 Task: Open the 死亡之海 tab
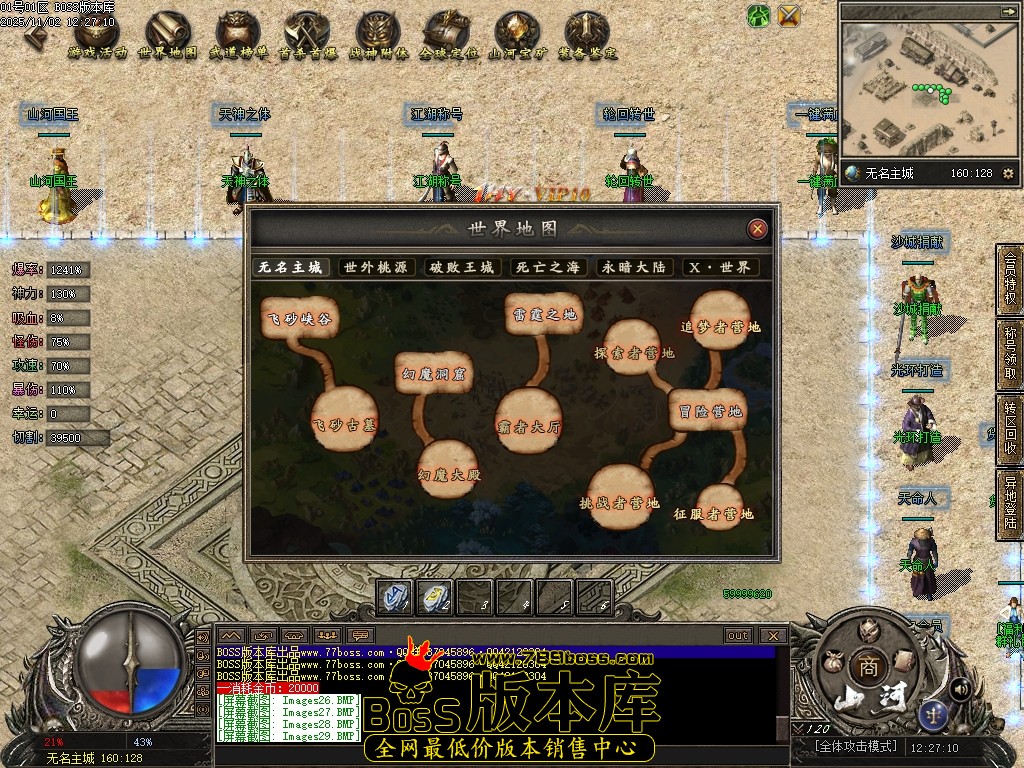click(x=547, y=268)
